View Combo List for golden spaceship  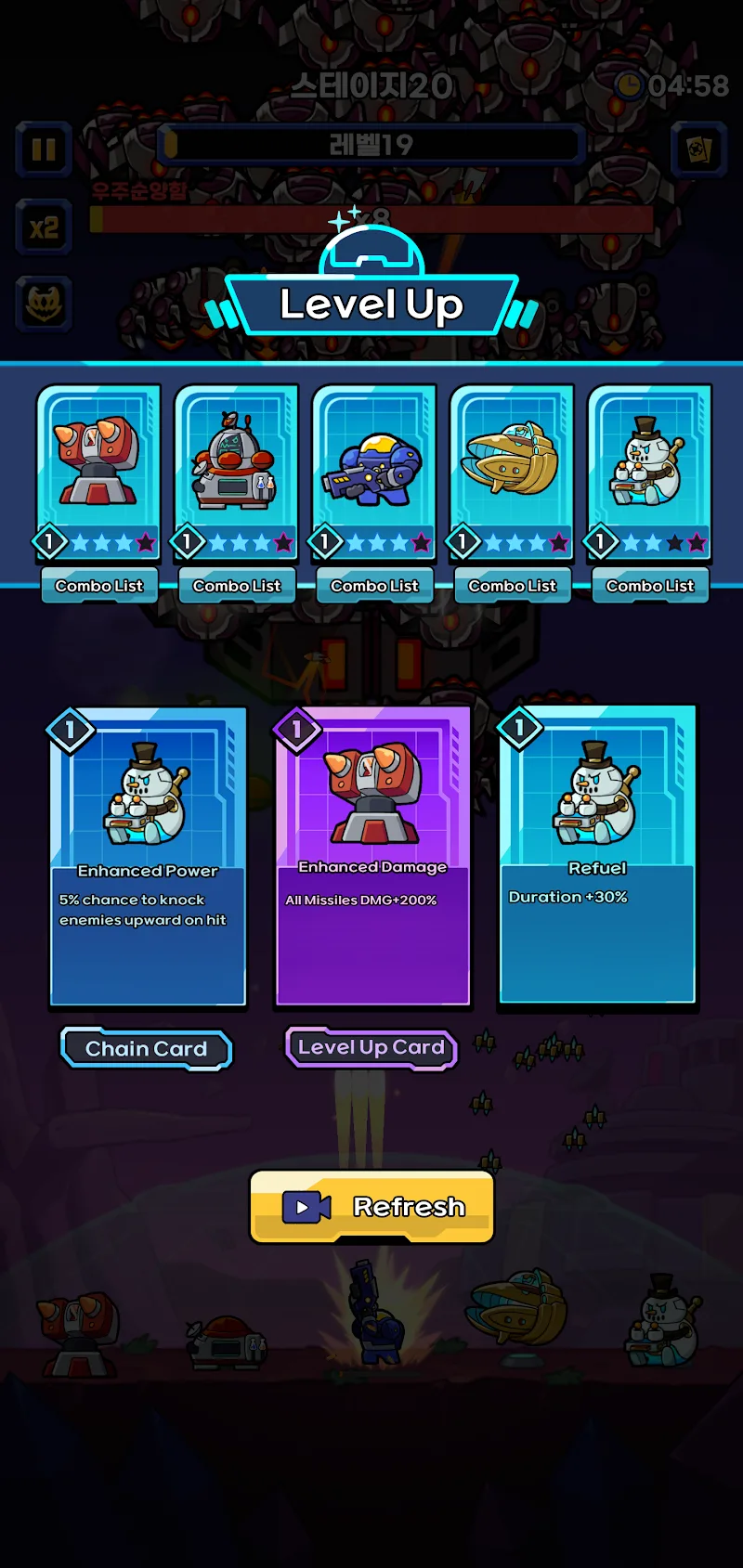click(x=512, y=586)
